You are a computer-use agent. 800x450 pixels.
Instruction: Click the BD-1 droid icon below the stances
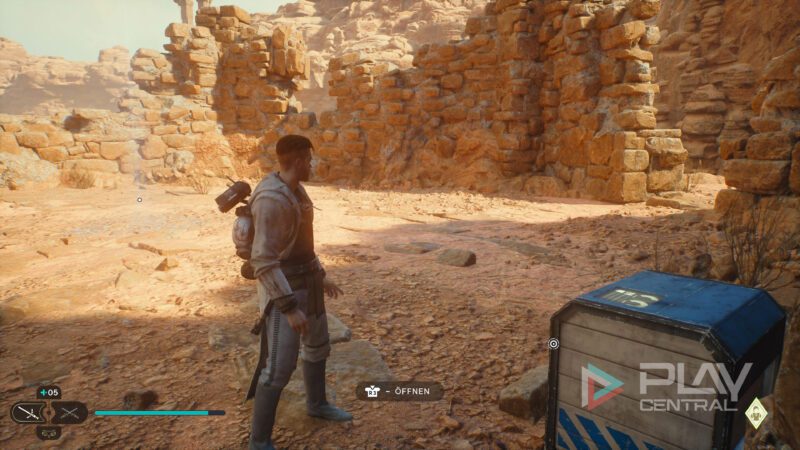tap(49, 432)
